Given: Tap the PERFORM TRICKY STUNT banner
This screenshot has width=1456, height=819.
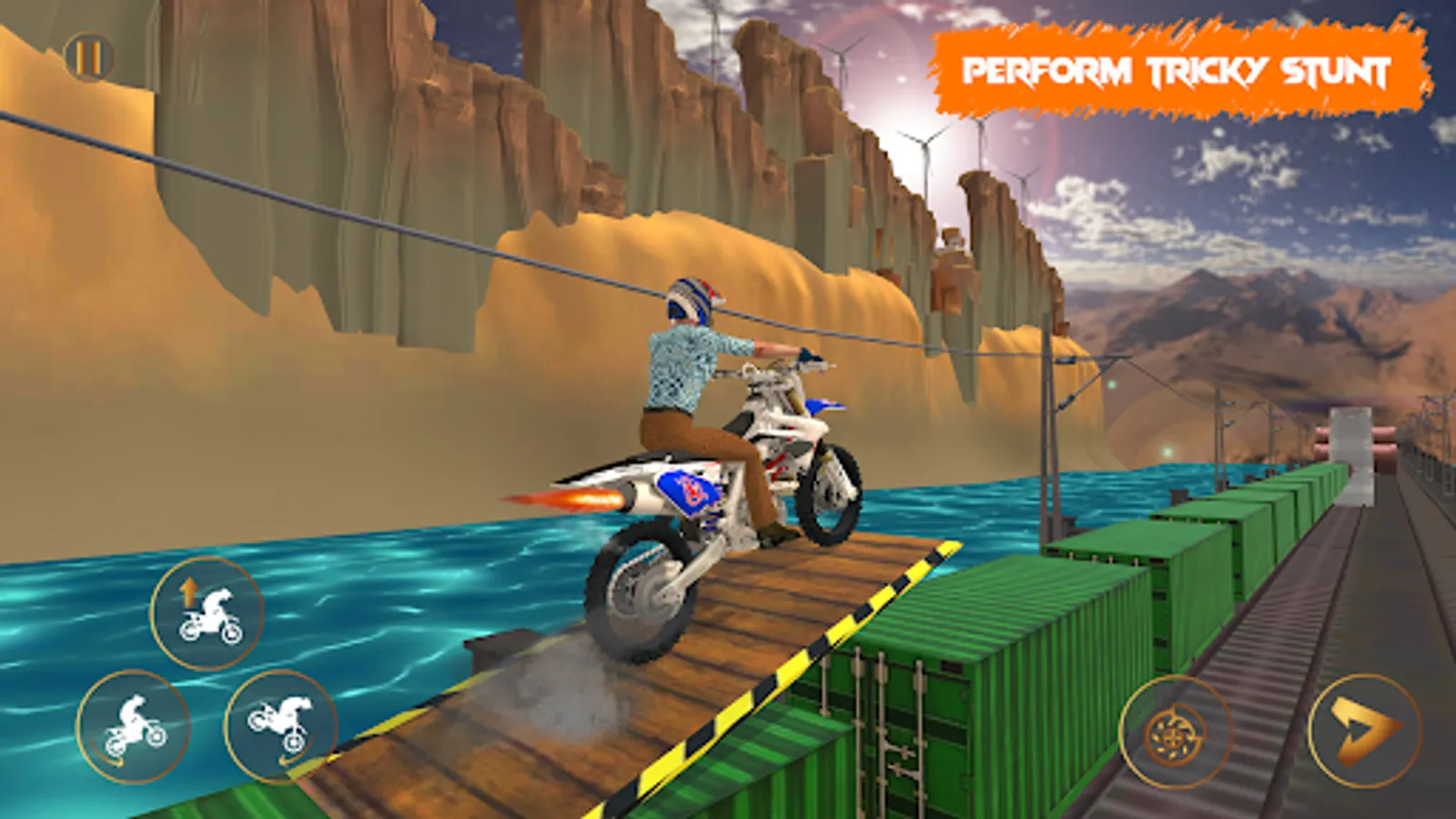Looking at the screenshot, I should pyautogui.click(x=1178, y=68).
